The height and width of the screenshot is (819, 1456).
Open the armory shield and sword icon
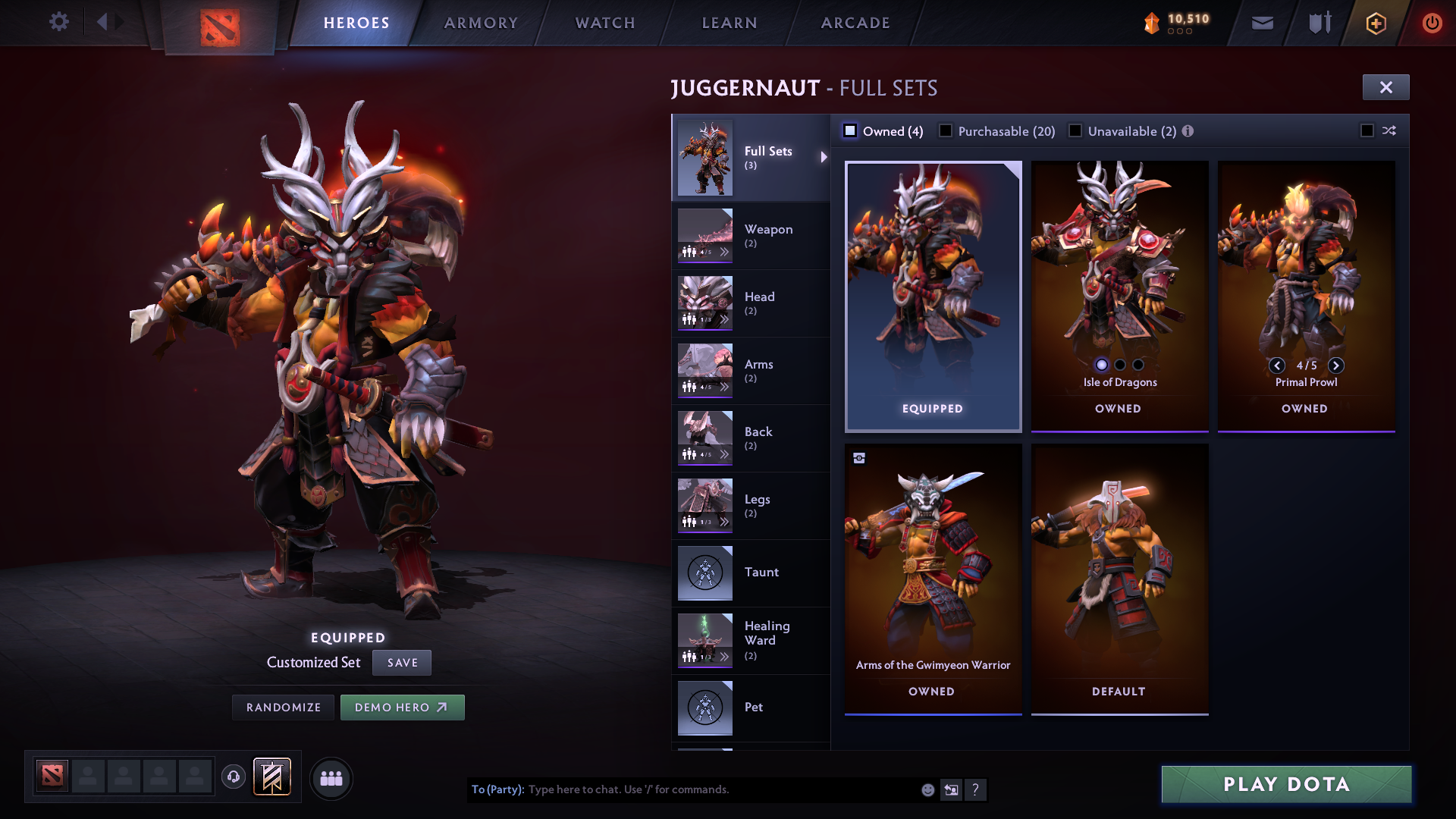(1318, 22)
